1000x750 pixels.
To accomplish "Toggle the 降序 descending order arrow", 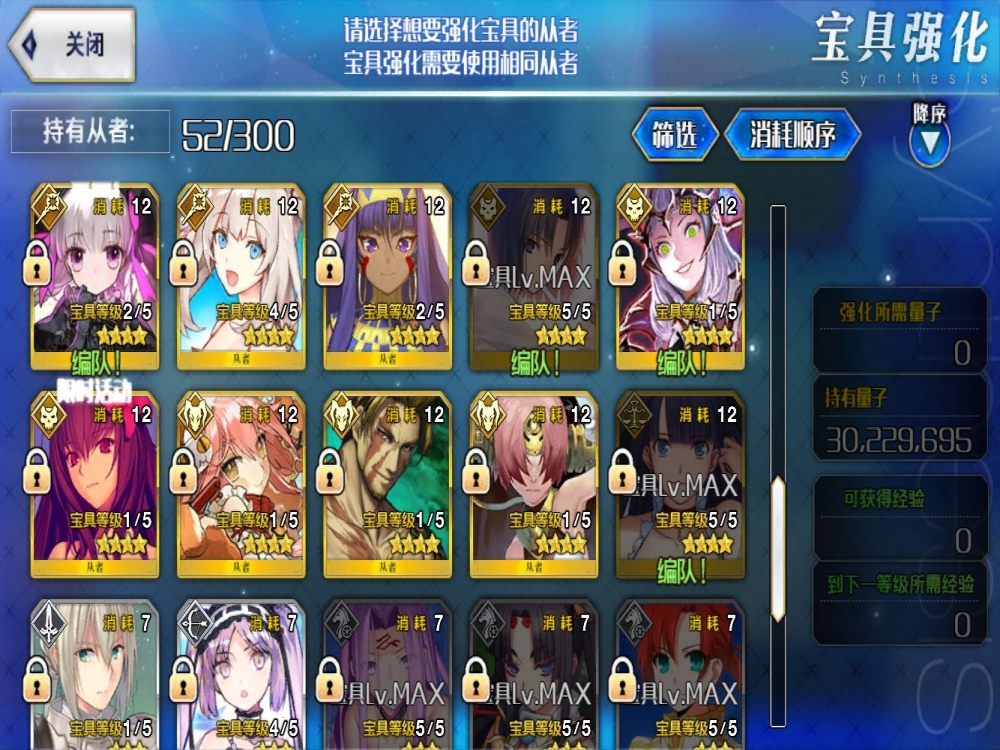I will tap(930, 142).
